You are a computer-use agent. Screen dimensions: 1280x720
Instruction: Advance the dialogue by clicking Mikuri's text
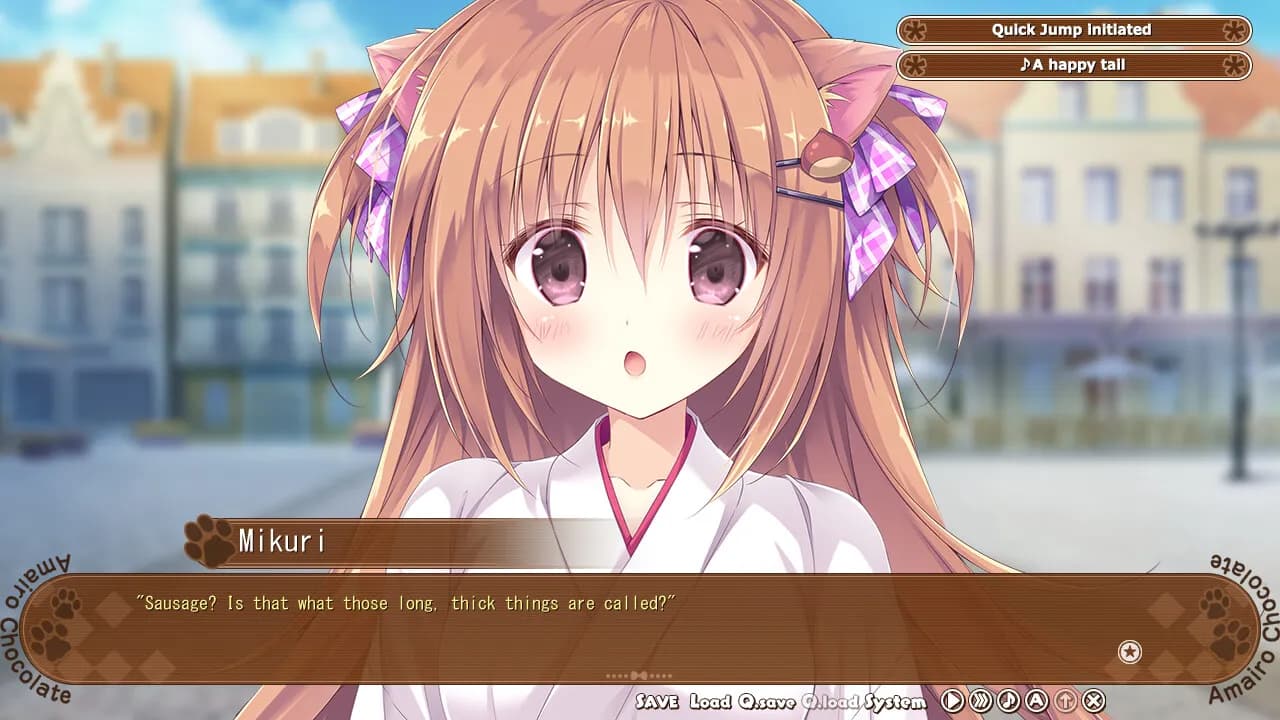[x=406, y=604]
